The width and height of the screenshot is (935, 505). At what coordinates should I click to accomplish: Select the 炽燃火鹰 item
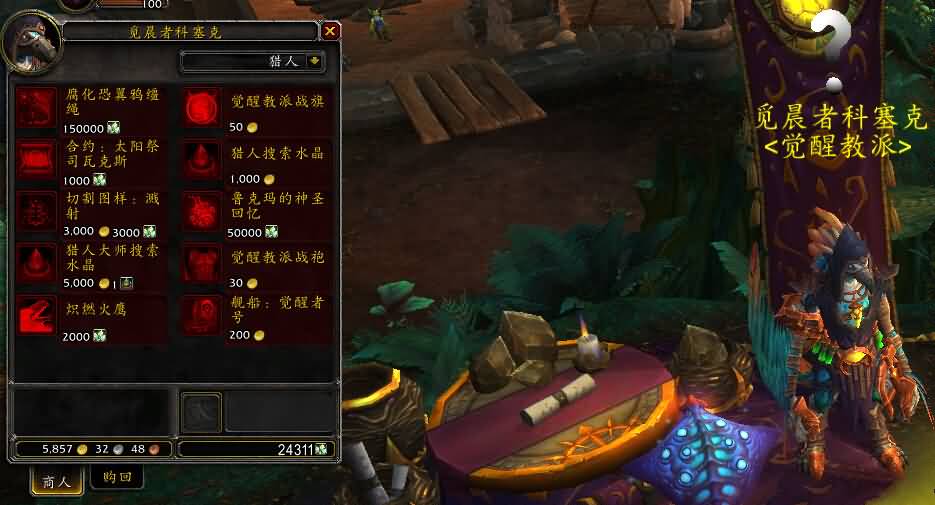pos(39,315)
